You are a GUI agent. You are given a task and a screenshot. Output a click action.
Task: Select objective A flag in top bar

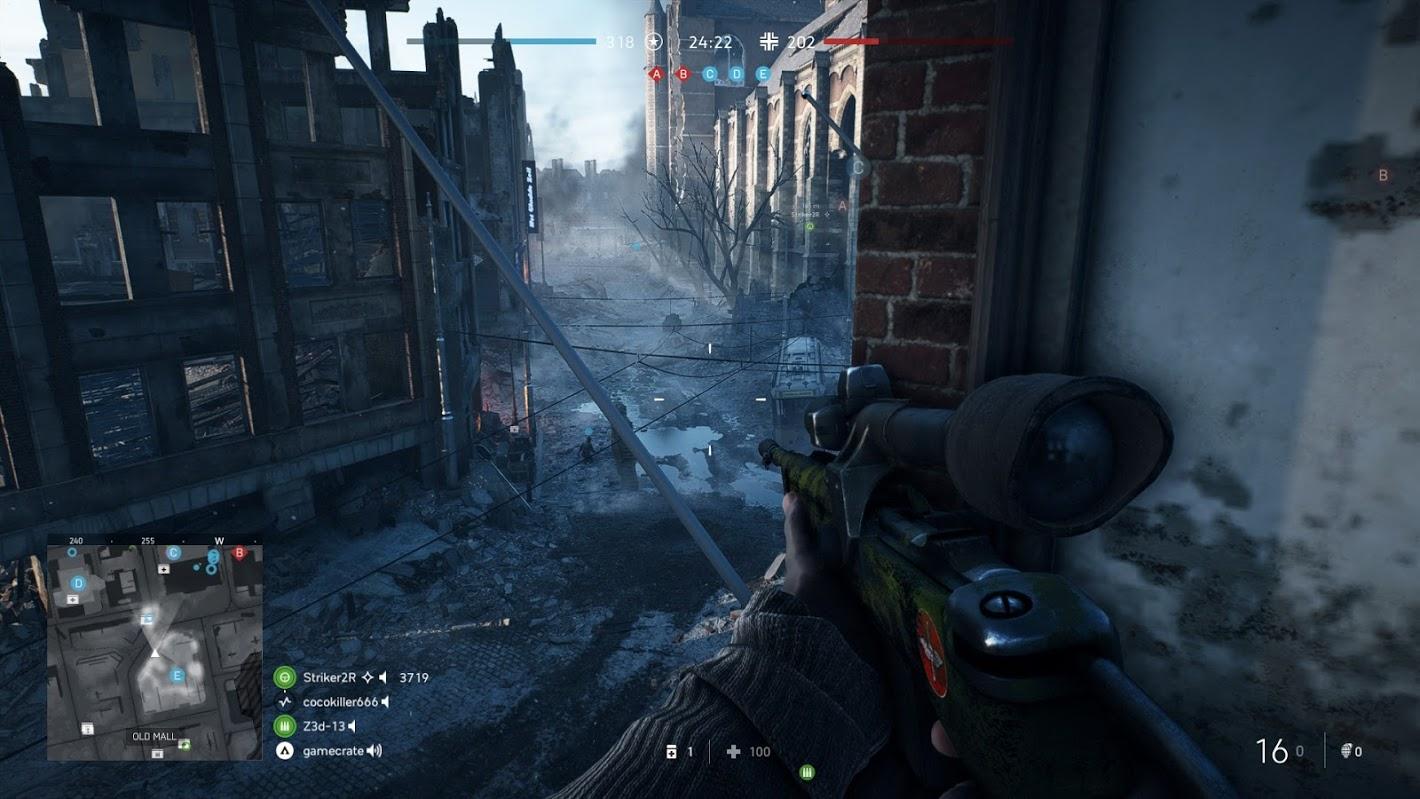tap(656, 74)
